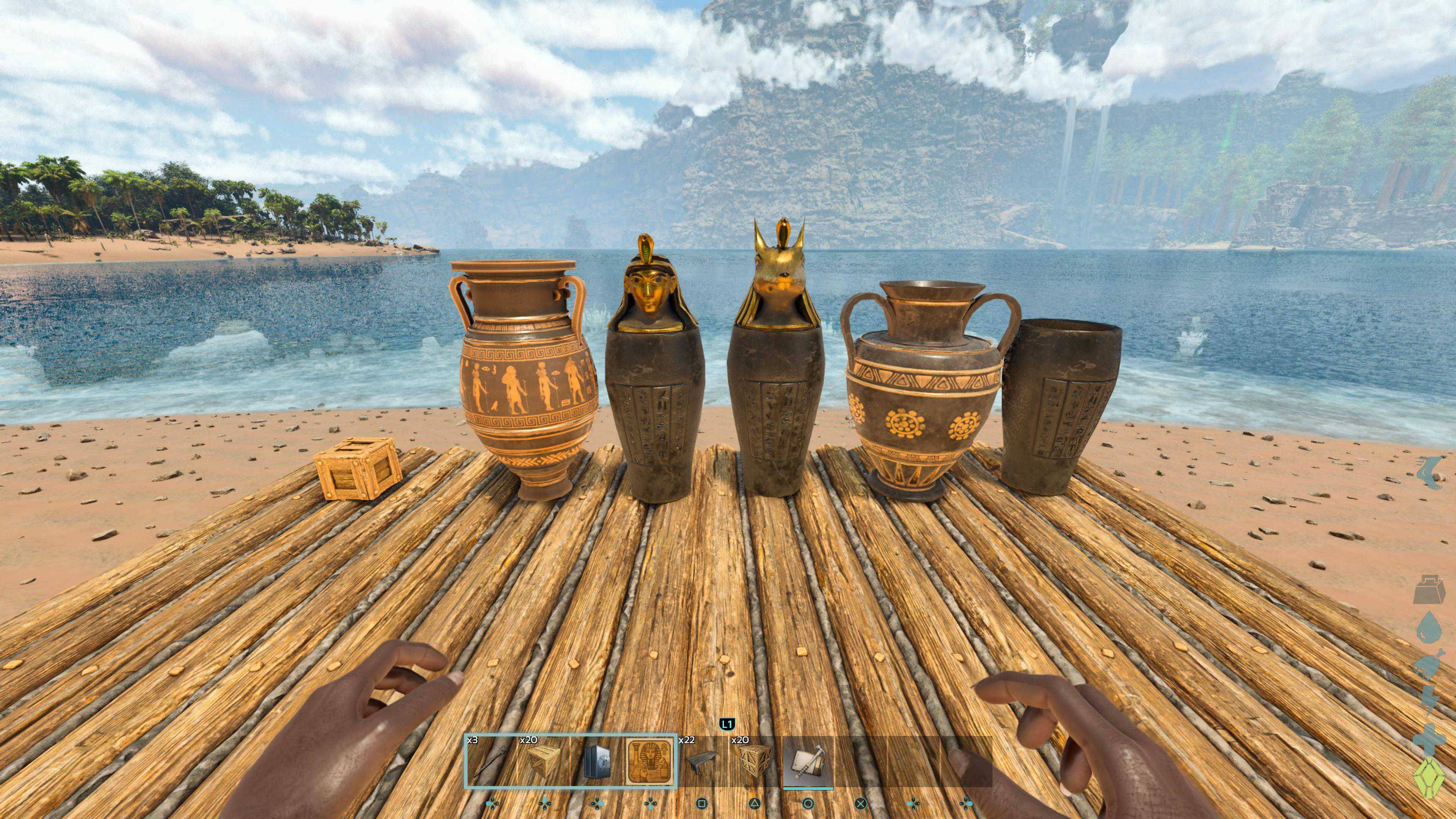
Task: Select the steel vault safe slot
Action: click(596, 761)
